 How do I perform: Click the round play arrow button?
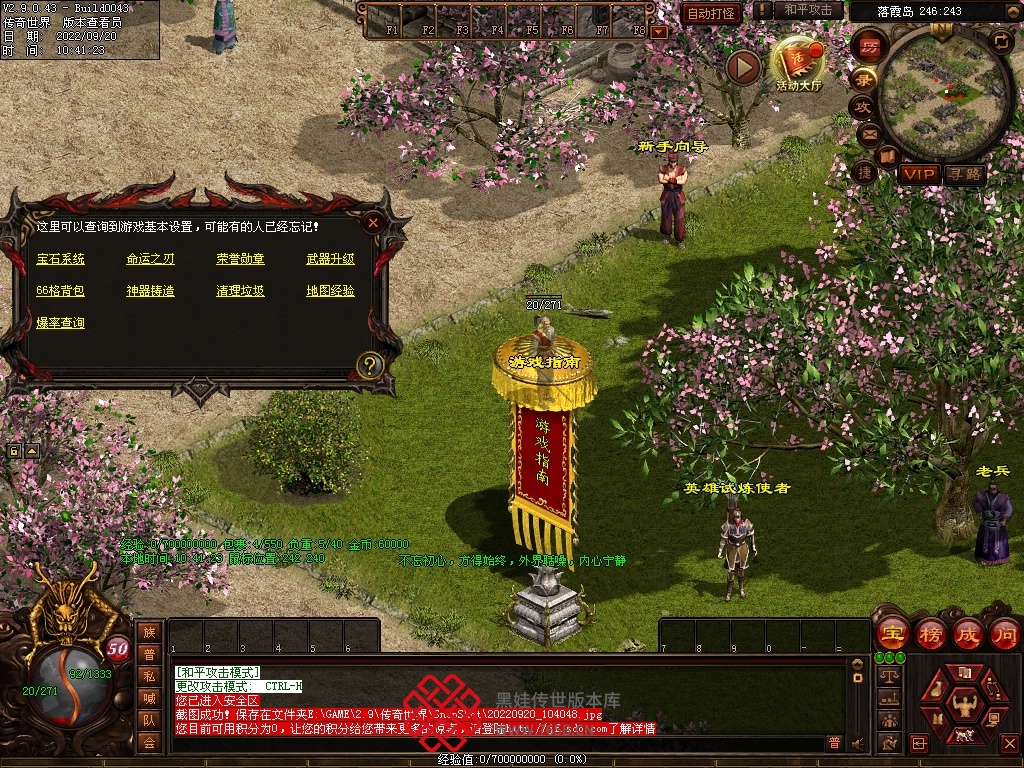tap(743, 67)
